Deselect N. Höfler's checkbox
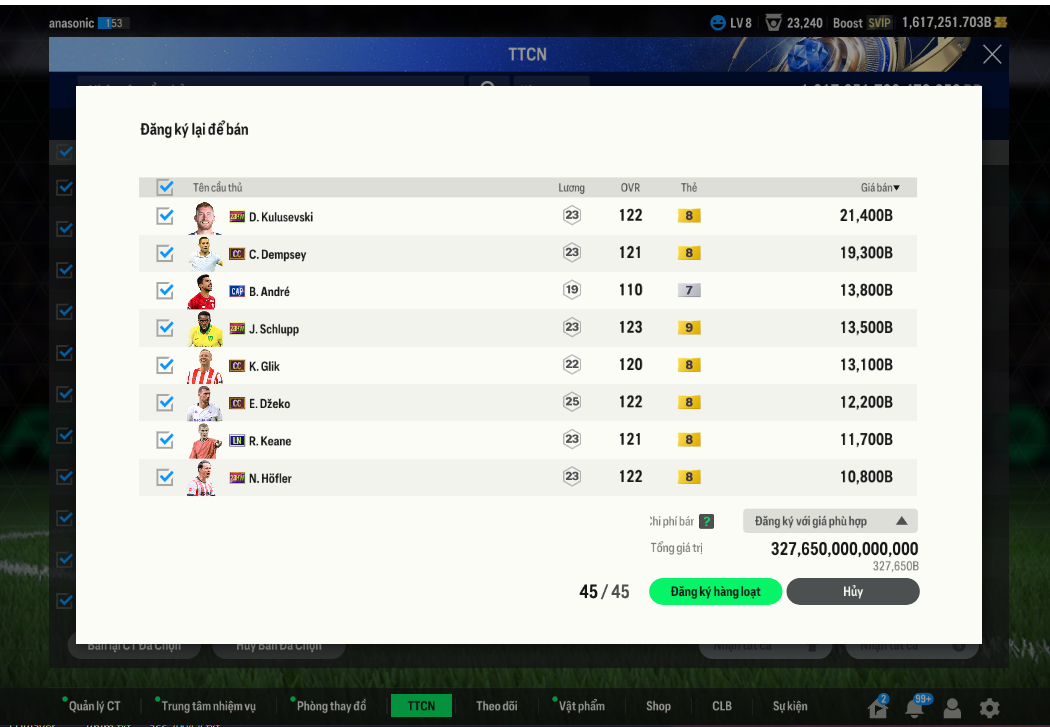Viewport: 1050px width, 727px height. click(165, 478)
